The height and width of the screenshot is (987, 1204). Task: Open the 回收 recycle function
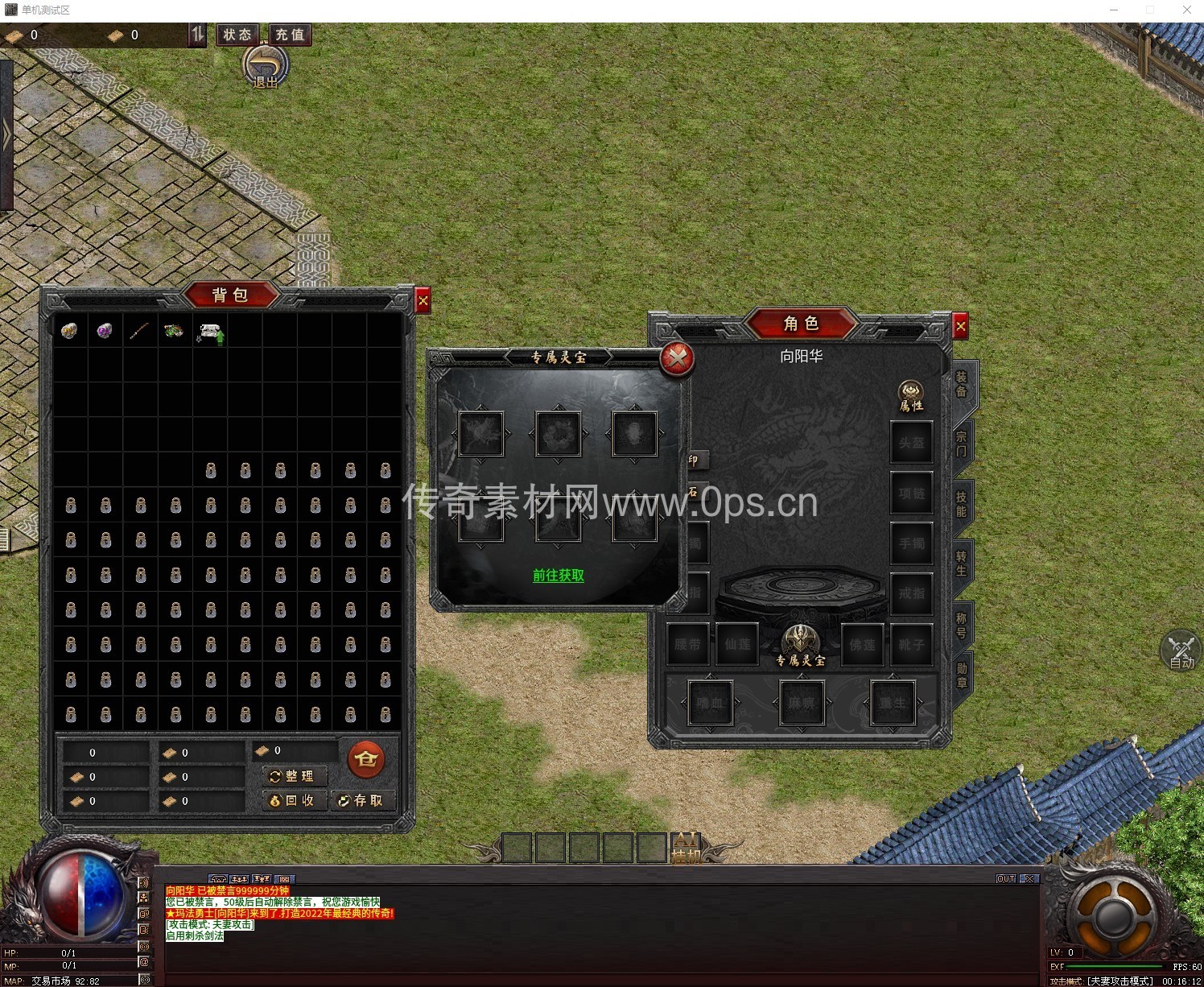tap(295, 800)
